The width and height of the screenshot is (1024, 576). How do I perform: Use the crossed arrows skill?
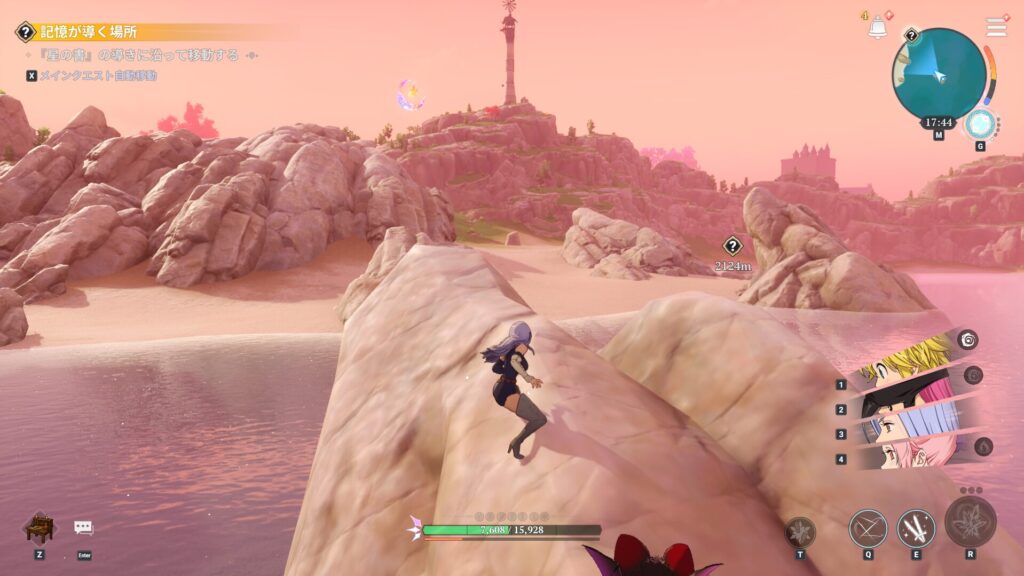click(x=867, y=527)
